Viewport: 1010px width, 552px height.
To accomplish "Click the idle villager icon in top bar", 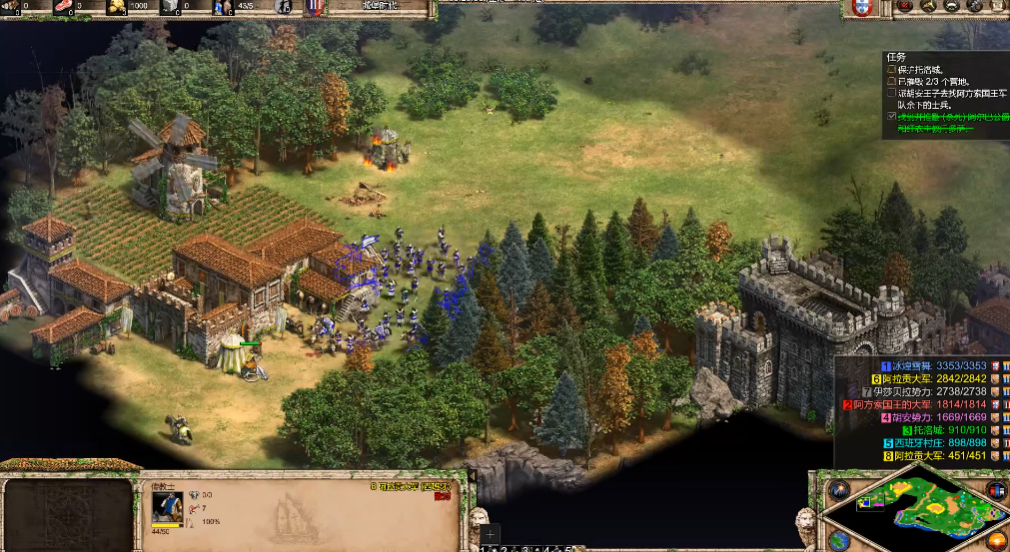I will point(283,8).
